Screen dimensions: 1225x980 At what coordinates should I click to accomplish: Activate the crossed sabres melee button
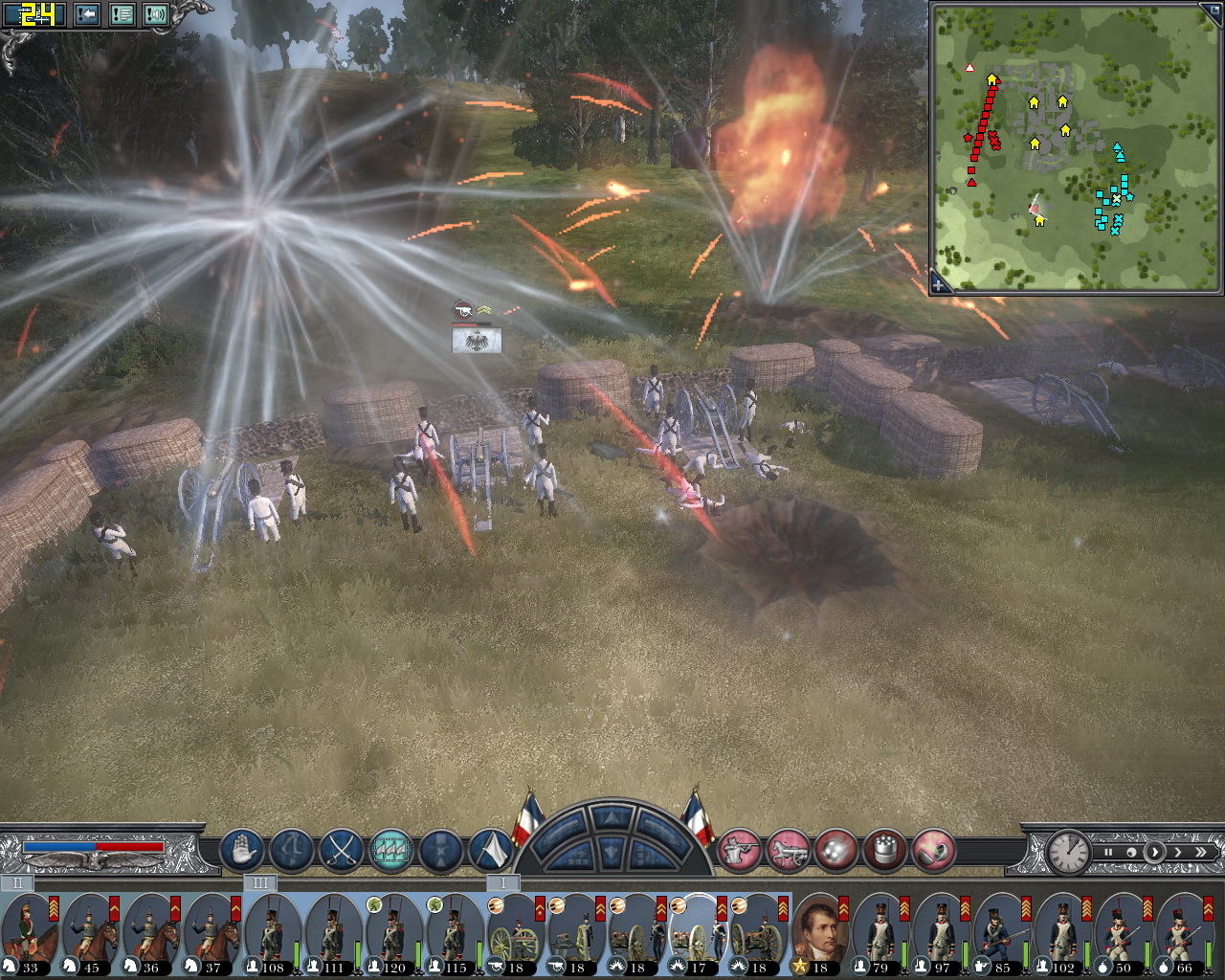click(341, 849)
